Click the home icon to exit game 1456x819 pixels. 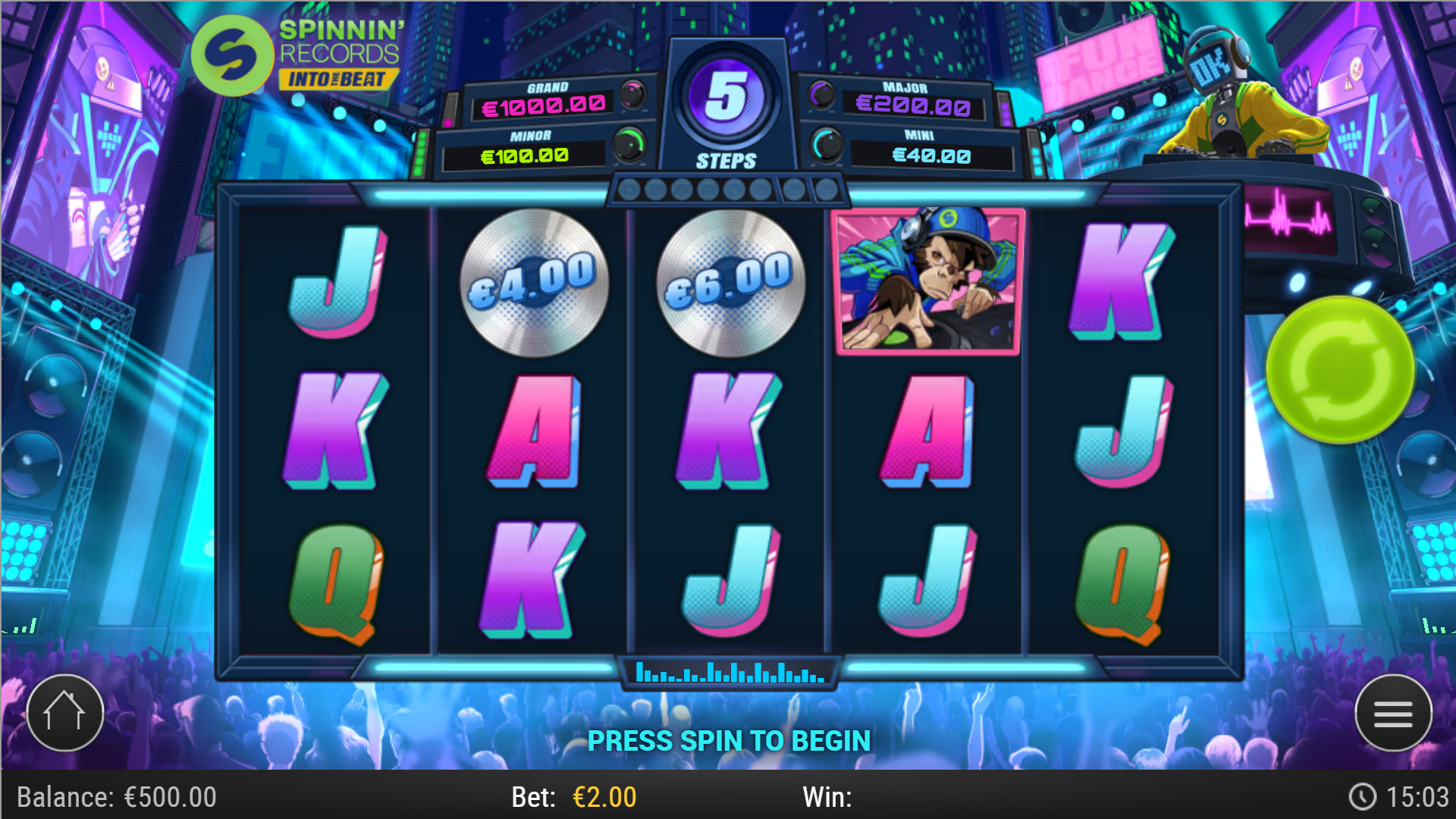(x=64, y=711)
